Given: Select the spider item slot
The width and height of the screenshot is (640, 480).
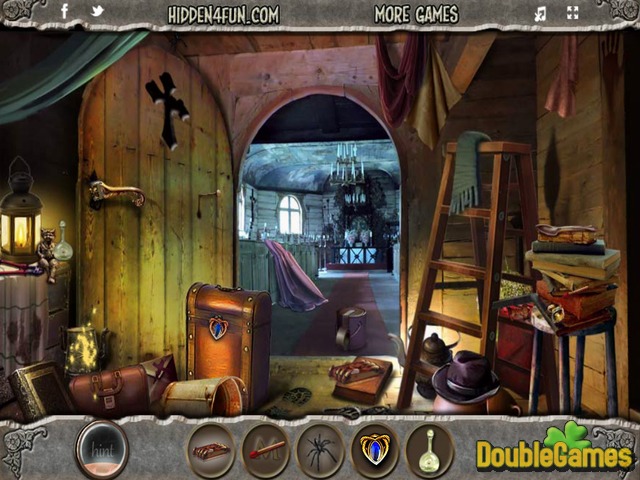Looking at the screenshot, I should (x=320, y=449).
